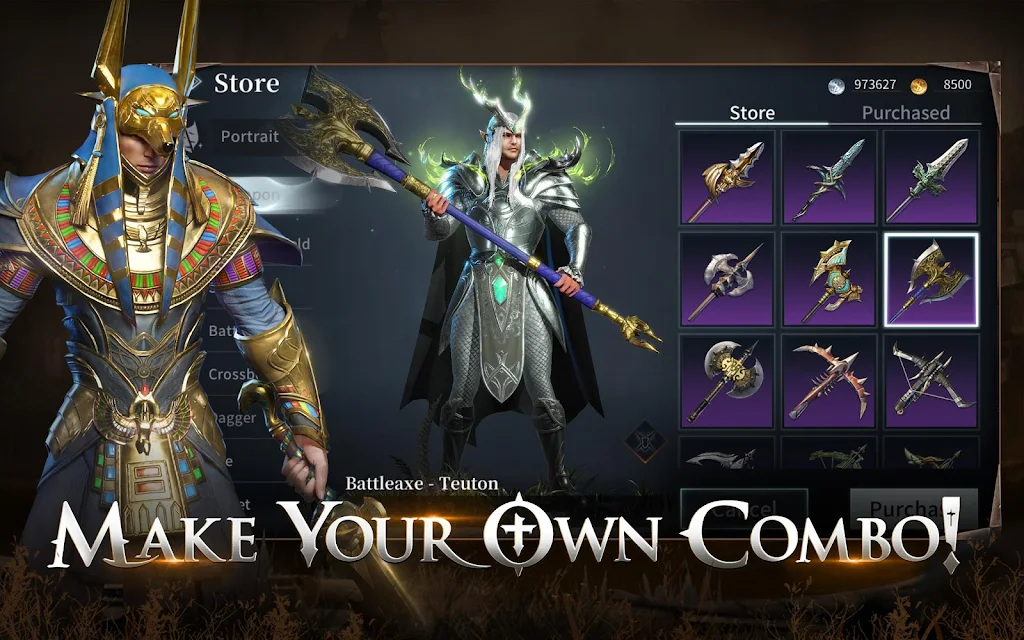
Task: Switch to the Purchased tab
Action: click(905, 113)
